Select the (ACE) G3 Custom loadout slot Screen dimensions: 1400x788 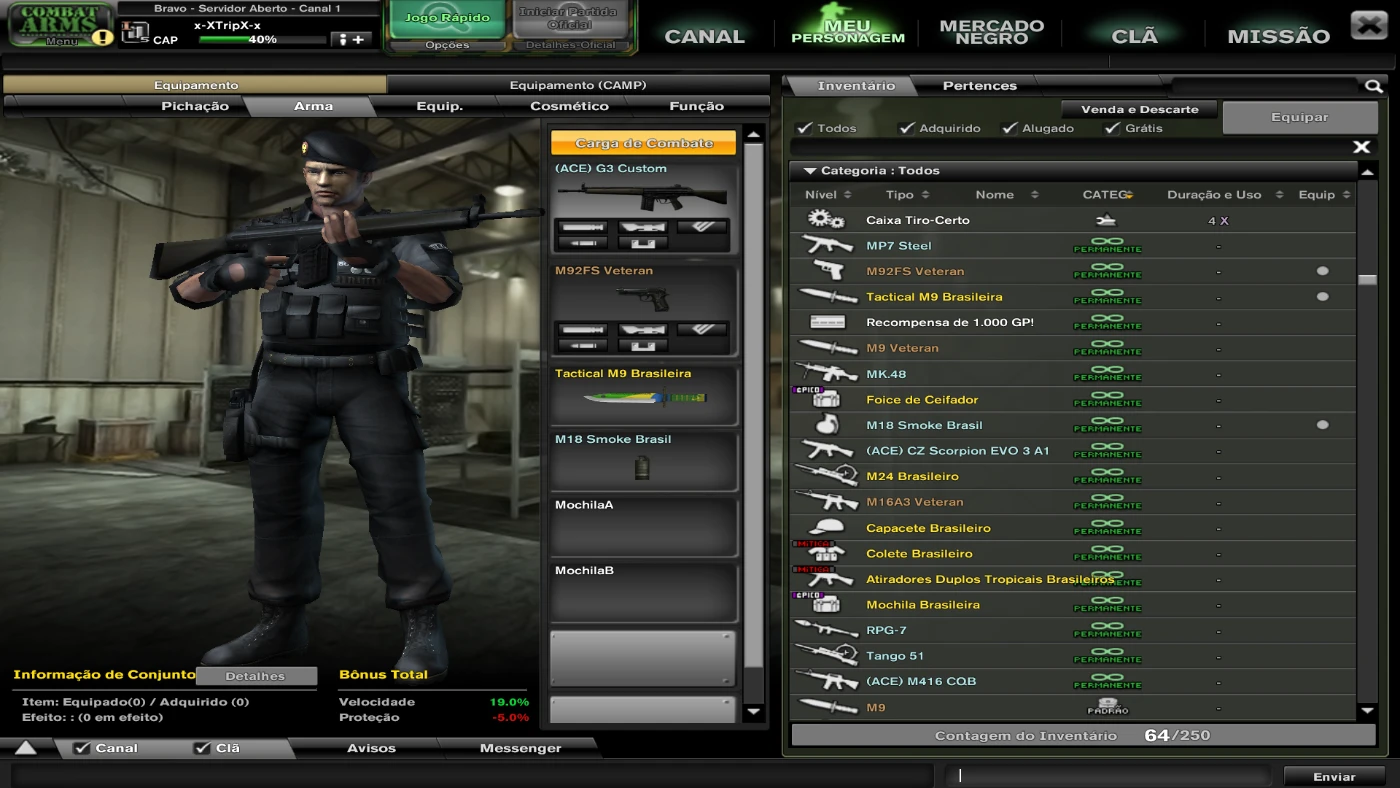pos(643,206)
